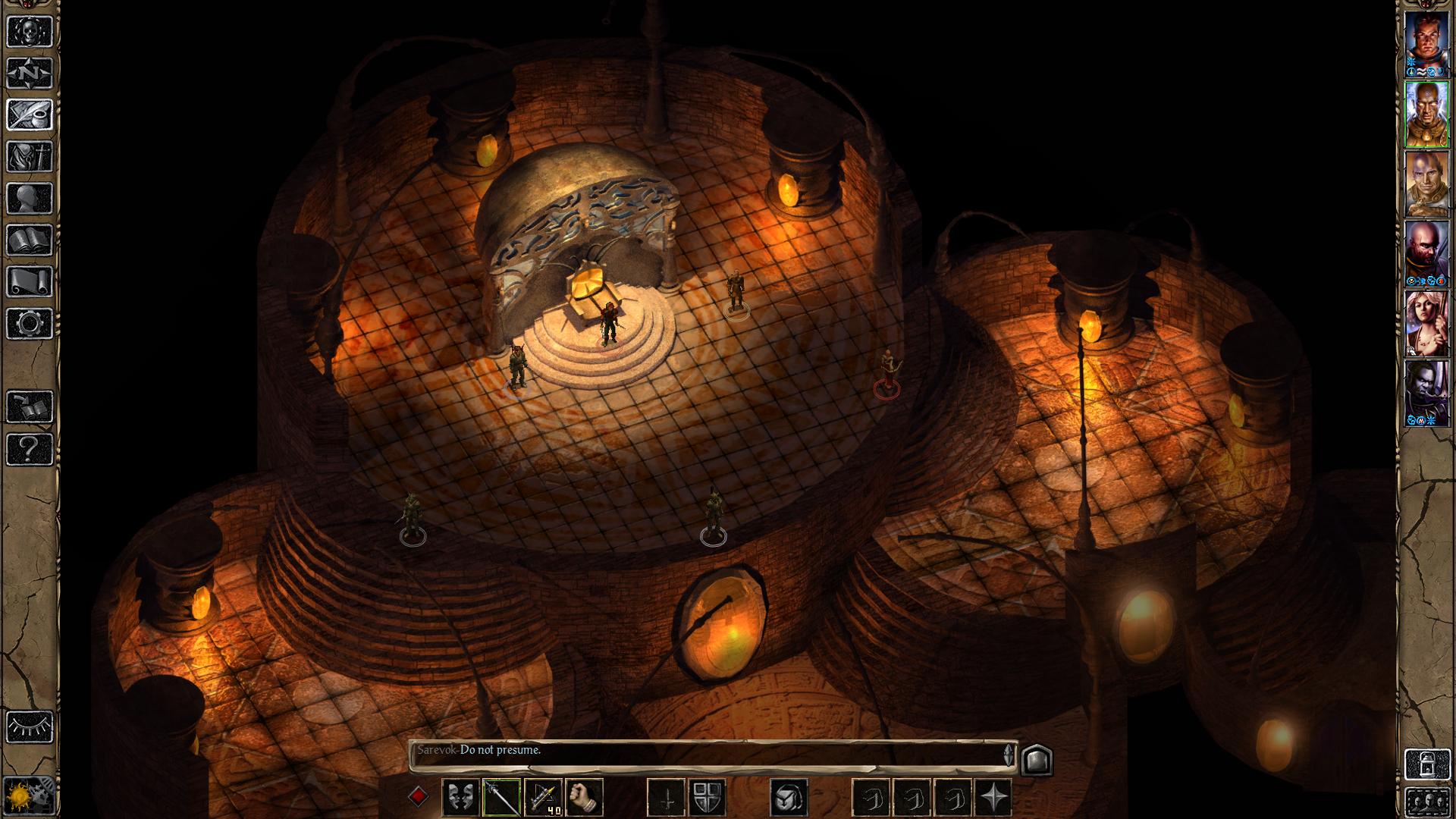1456x819 pixels.
Task: Activate the highlighted sword quick weapon slot
Action: click(x=501, y=797)
